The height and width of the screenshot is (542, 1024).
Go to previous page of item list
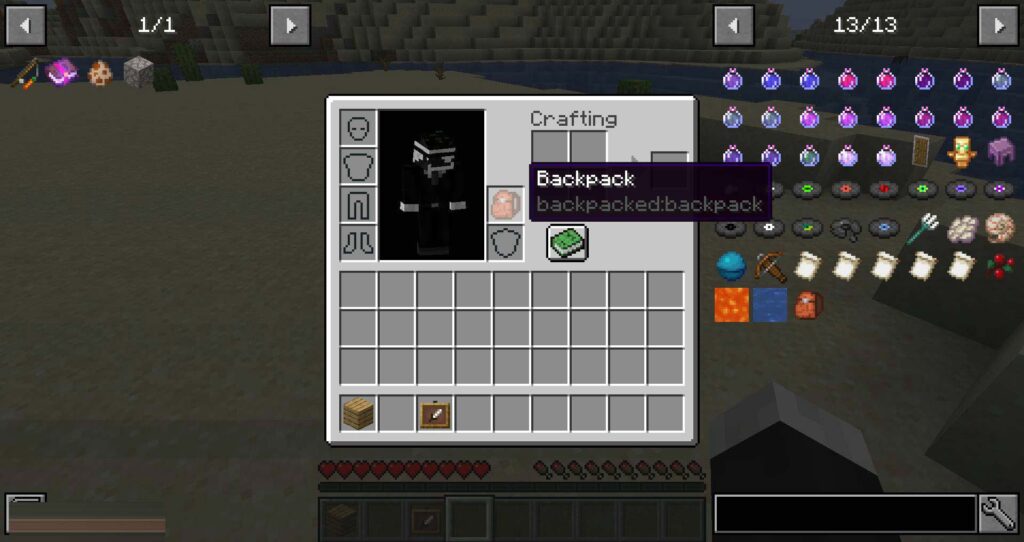click(733, 25)
